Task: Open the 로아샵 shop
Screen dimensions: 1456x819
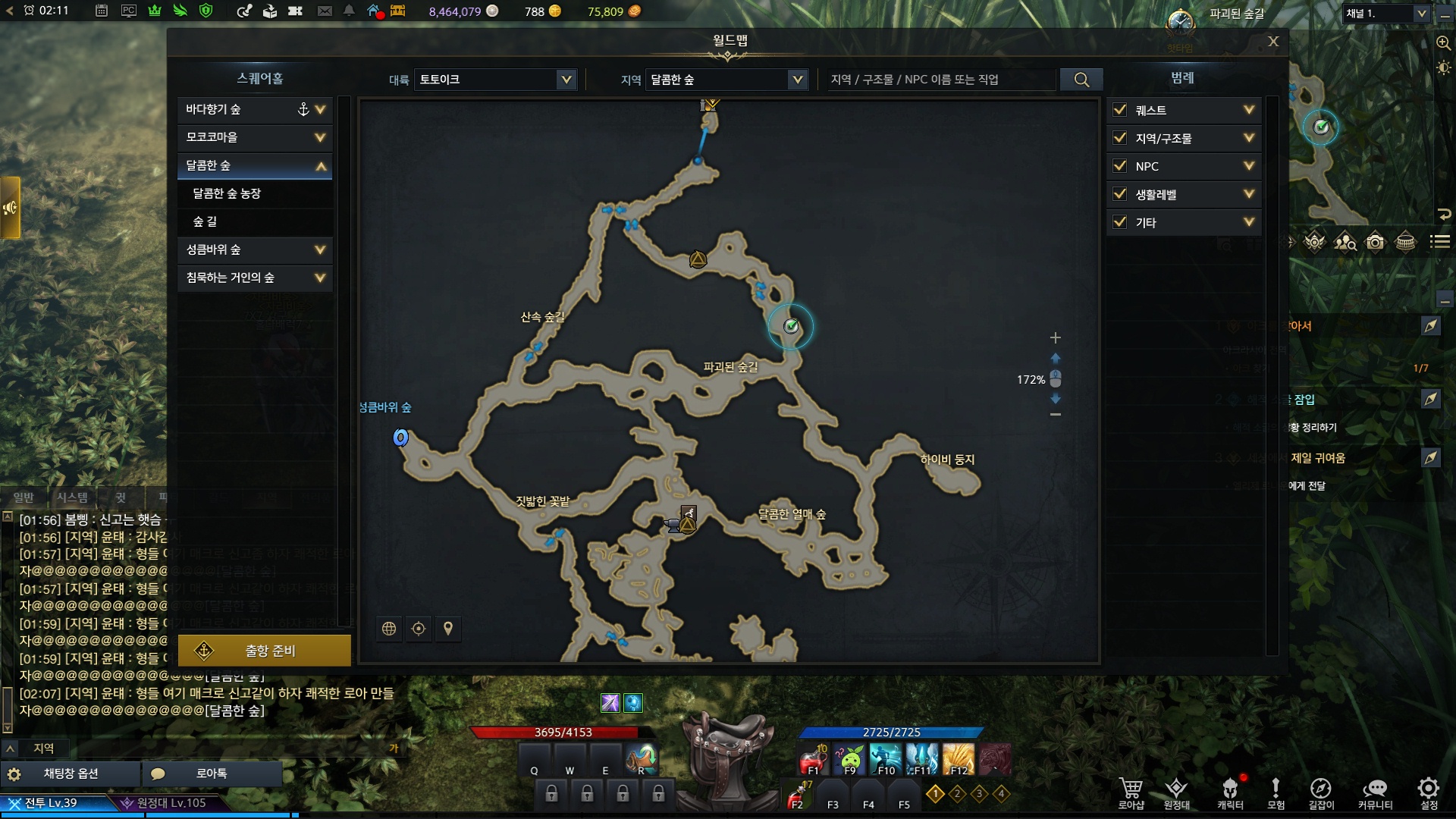Action: click(1131, 792)
